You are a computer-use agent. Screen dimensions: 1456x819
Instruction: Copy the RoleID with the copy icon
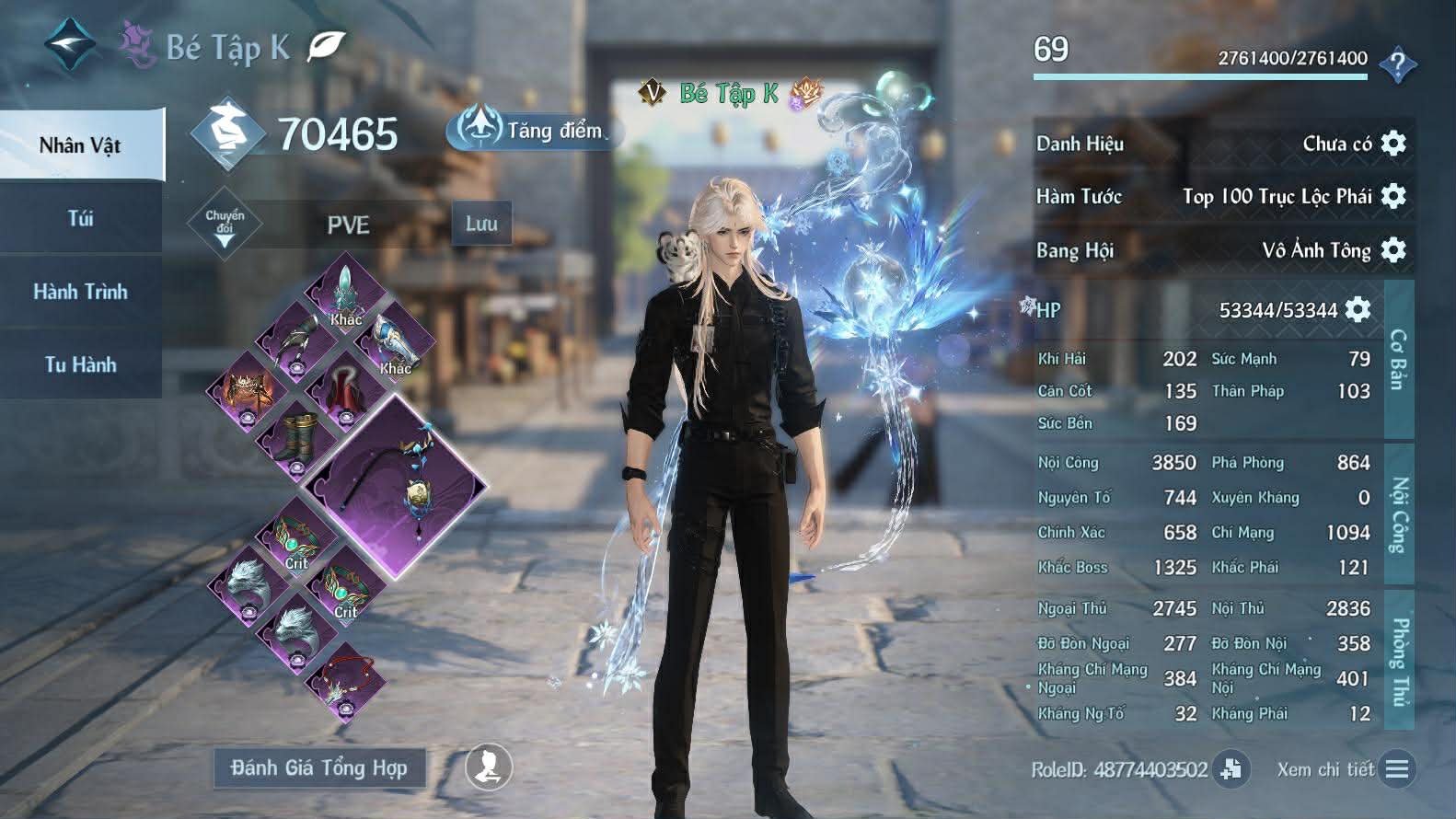(x=1231, y=768)
